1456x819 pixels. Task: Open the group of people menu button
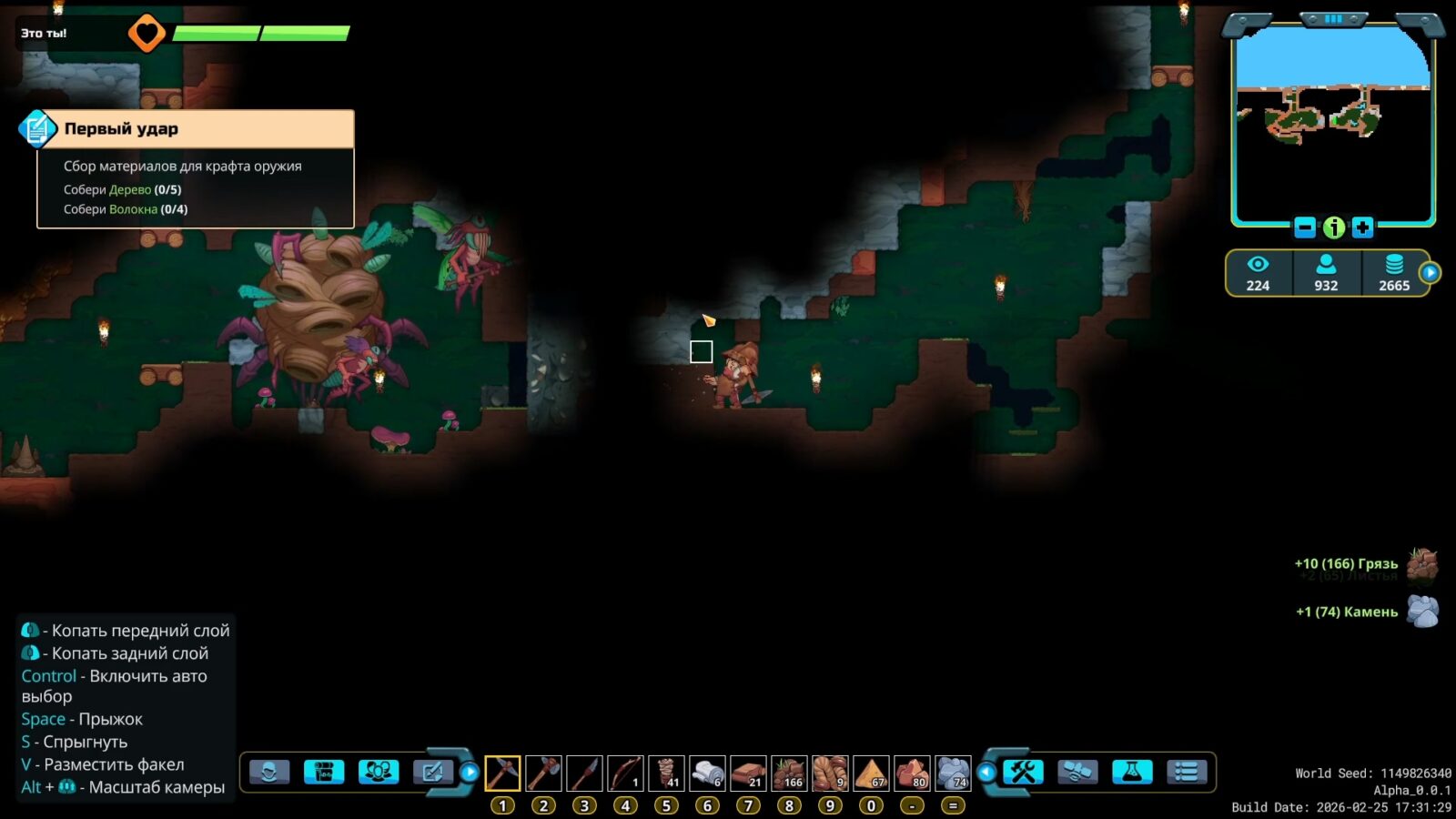(379, 773)
